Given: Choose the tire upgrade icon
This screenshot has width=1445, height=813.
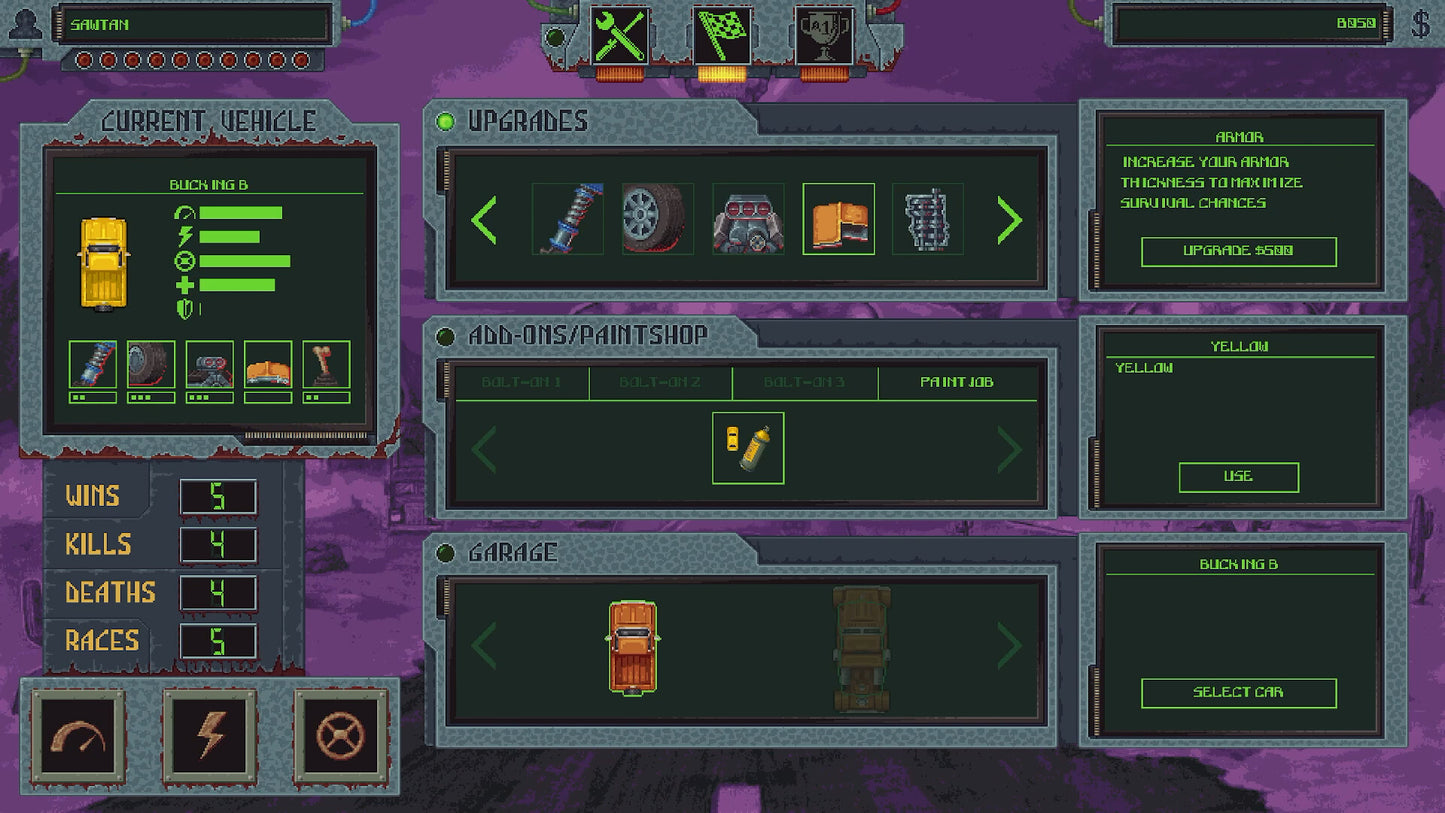Looking at the screenshot, I should (x=657, y=219).
